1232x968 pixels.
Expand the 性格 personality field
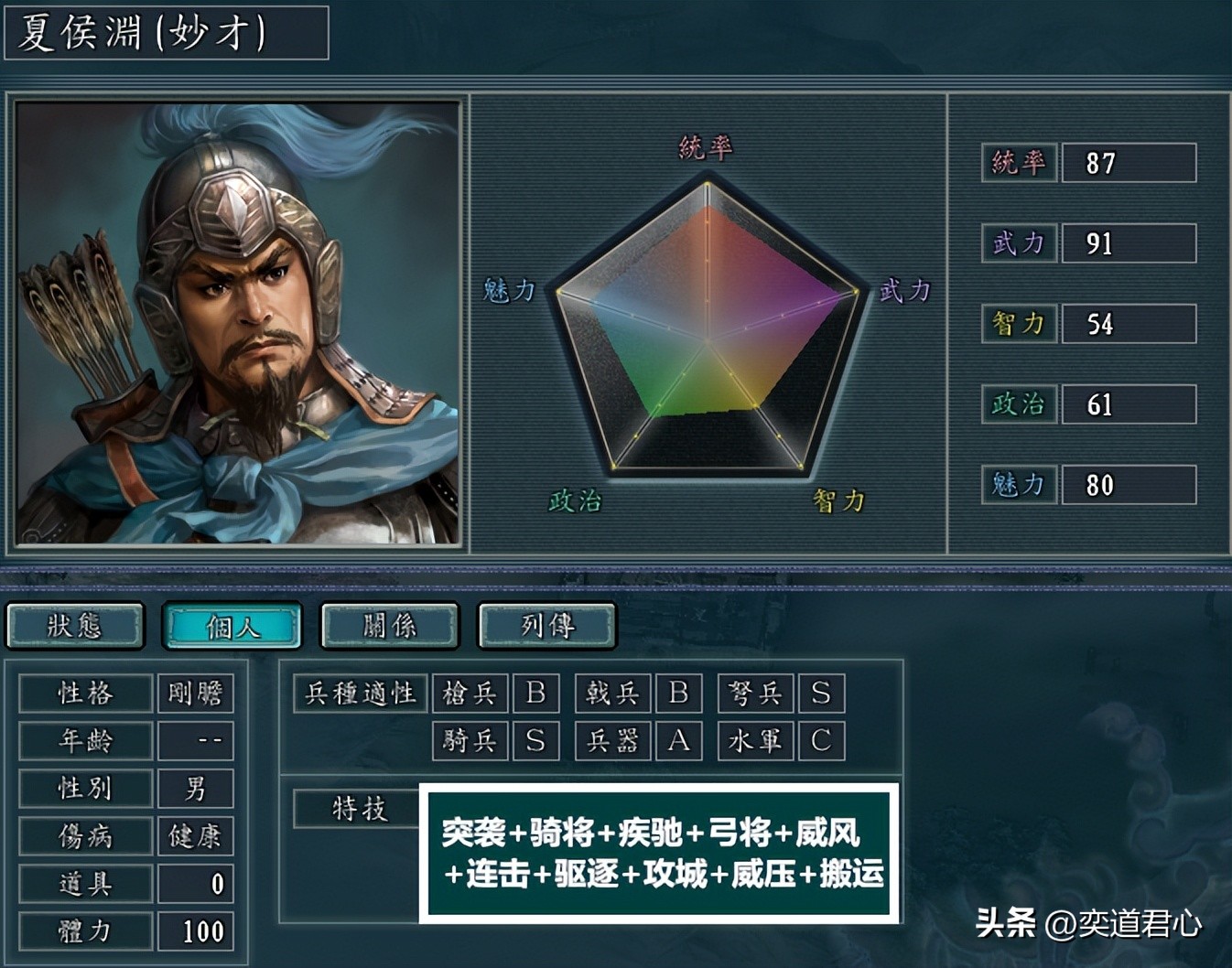tap(84, 694)
